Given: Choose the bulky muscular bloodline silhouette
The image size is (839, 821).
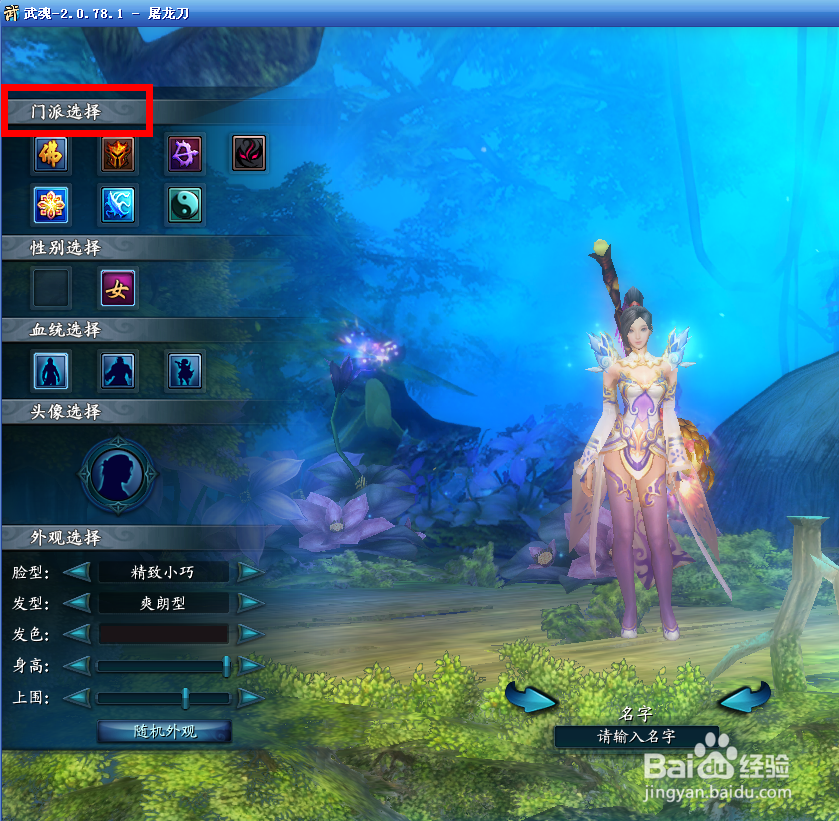Looking at the screenshot, I should click(x=118, y=370).
